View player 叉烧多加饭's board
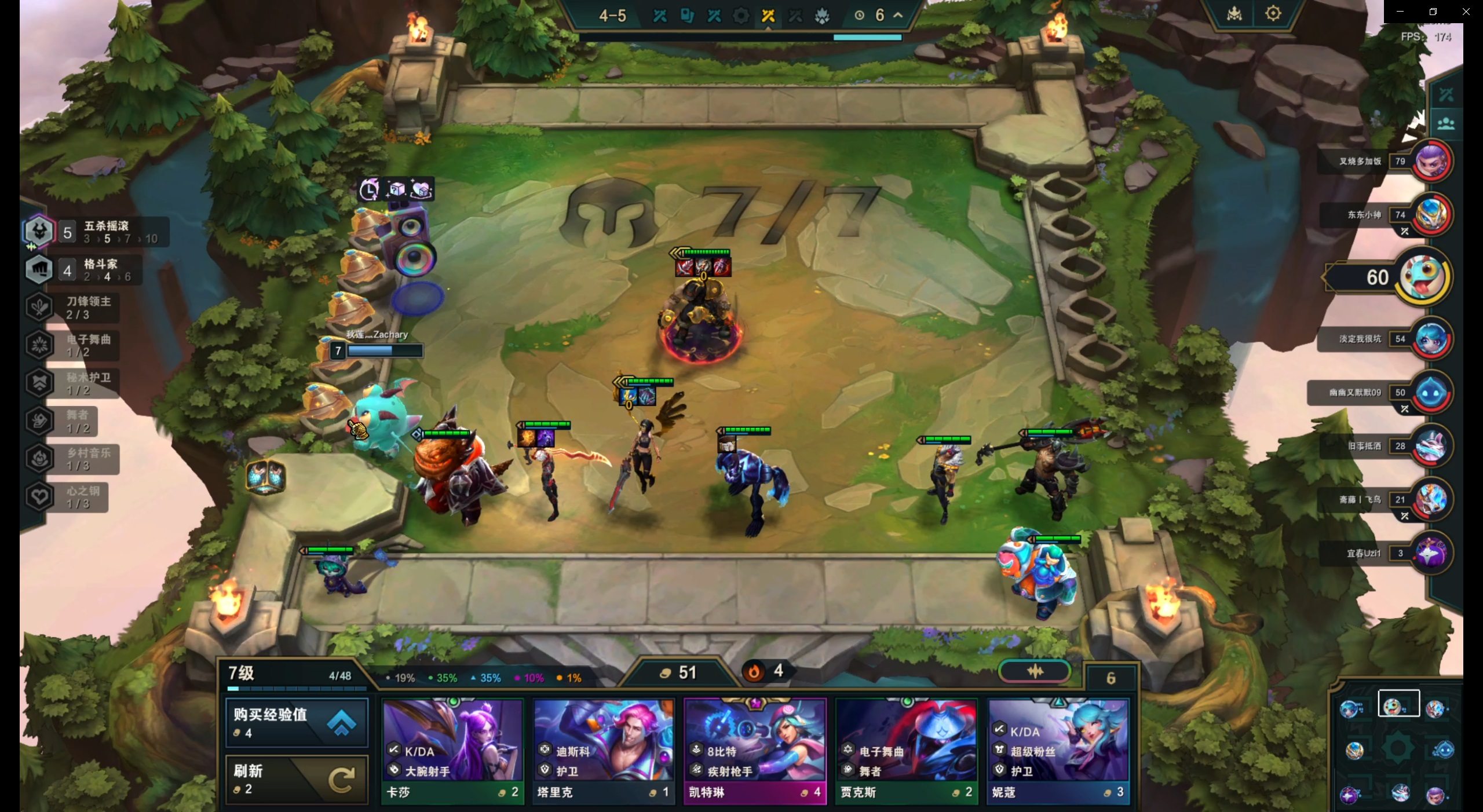The width and height of the screenshot is (1483, 812). 1431,161
